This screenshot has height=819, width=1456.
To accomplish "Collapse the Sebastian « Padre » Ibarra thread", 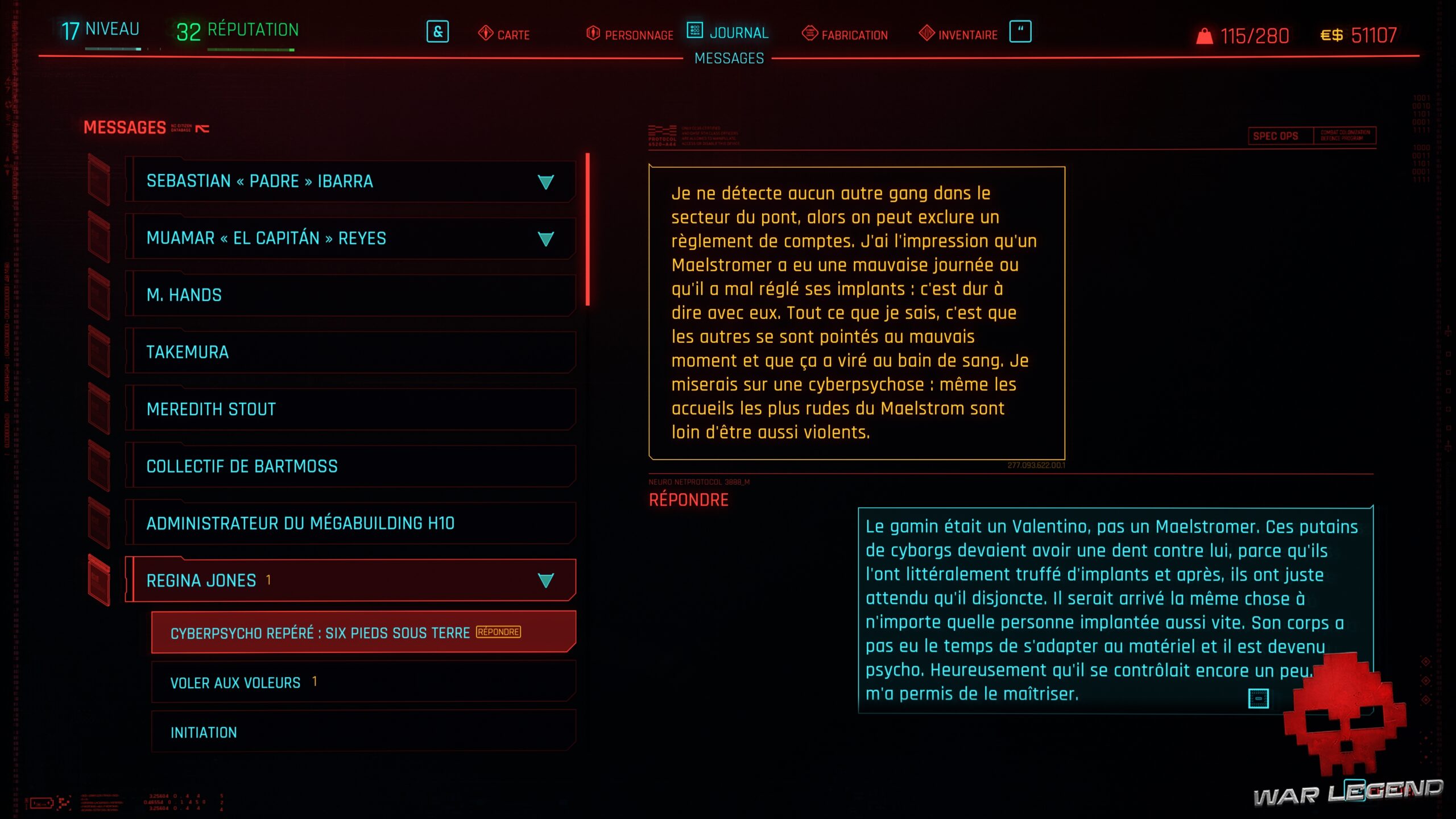I will [545, 182].
